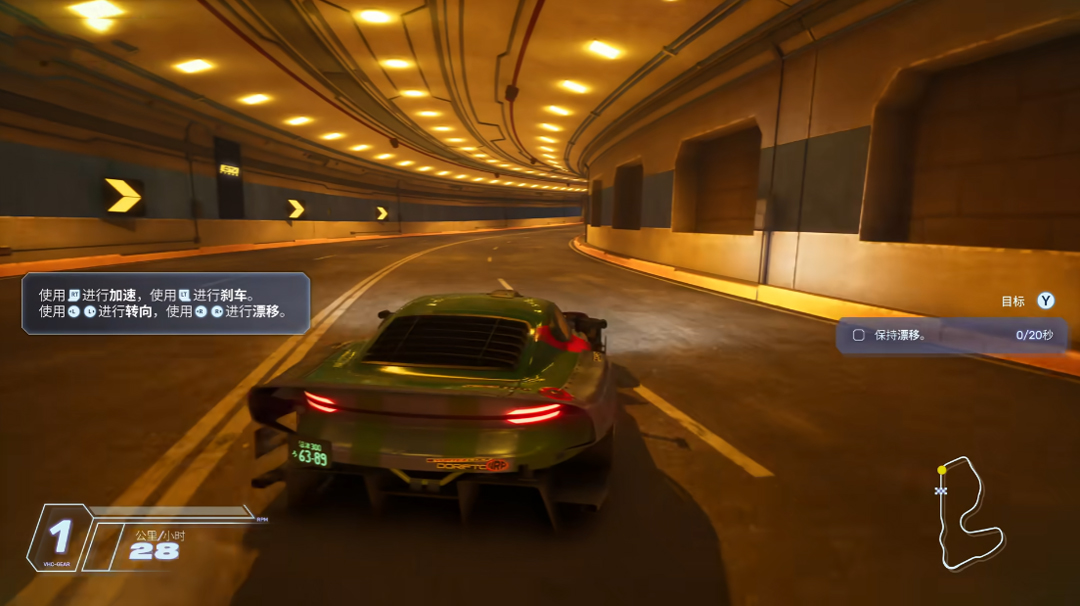
Task: Select the 保持漂移 objective tracker entry
Action: pyautogui.click(x=951, y=335)
